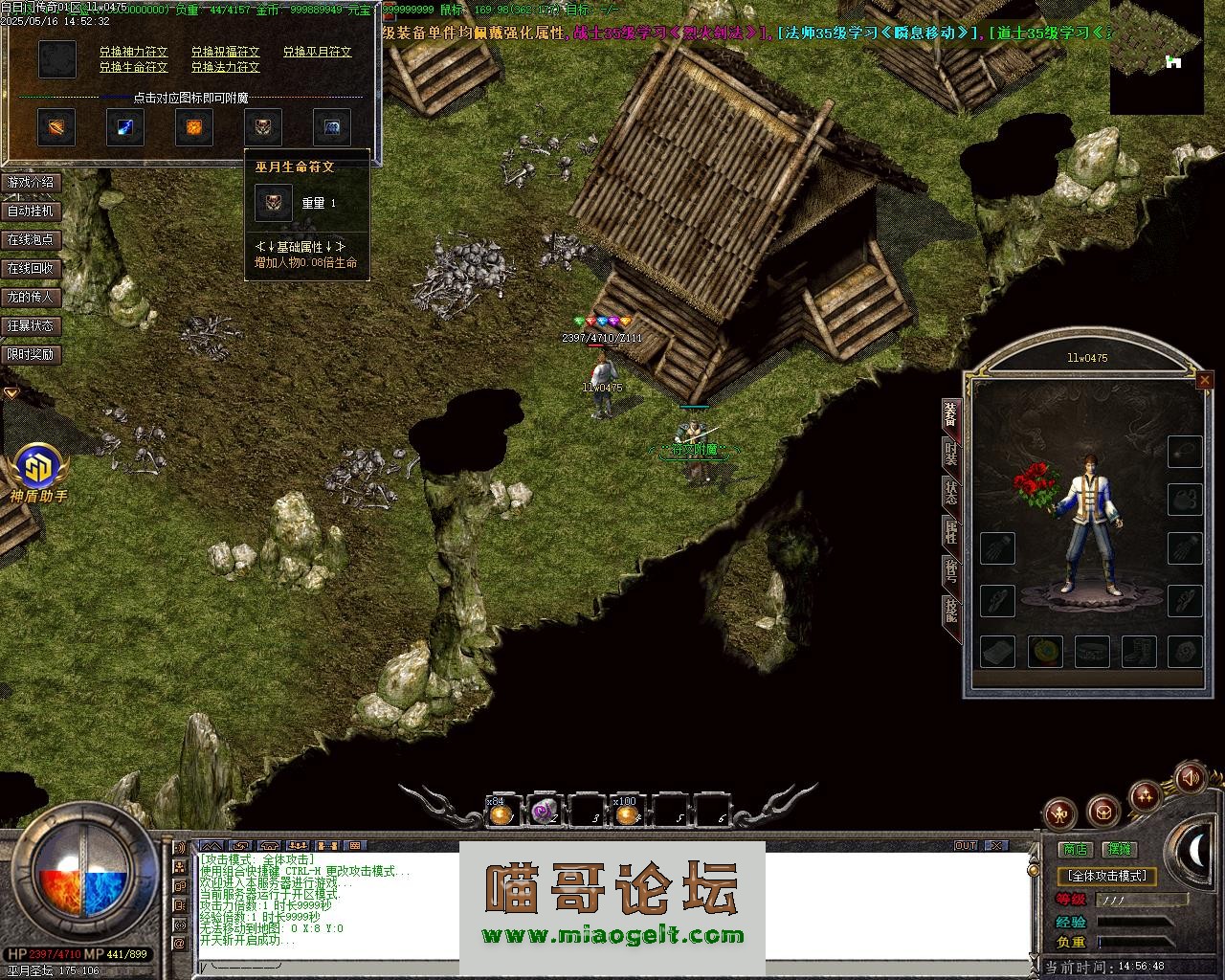
Task: Switch to the 时装 fashion tab
Action: (x=950, y=452)
